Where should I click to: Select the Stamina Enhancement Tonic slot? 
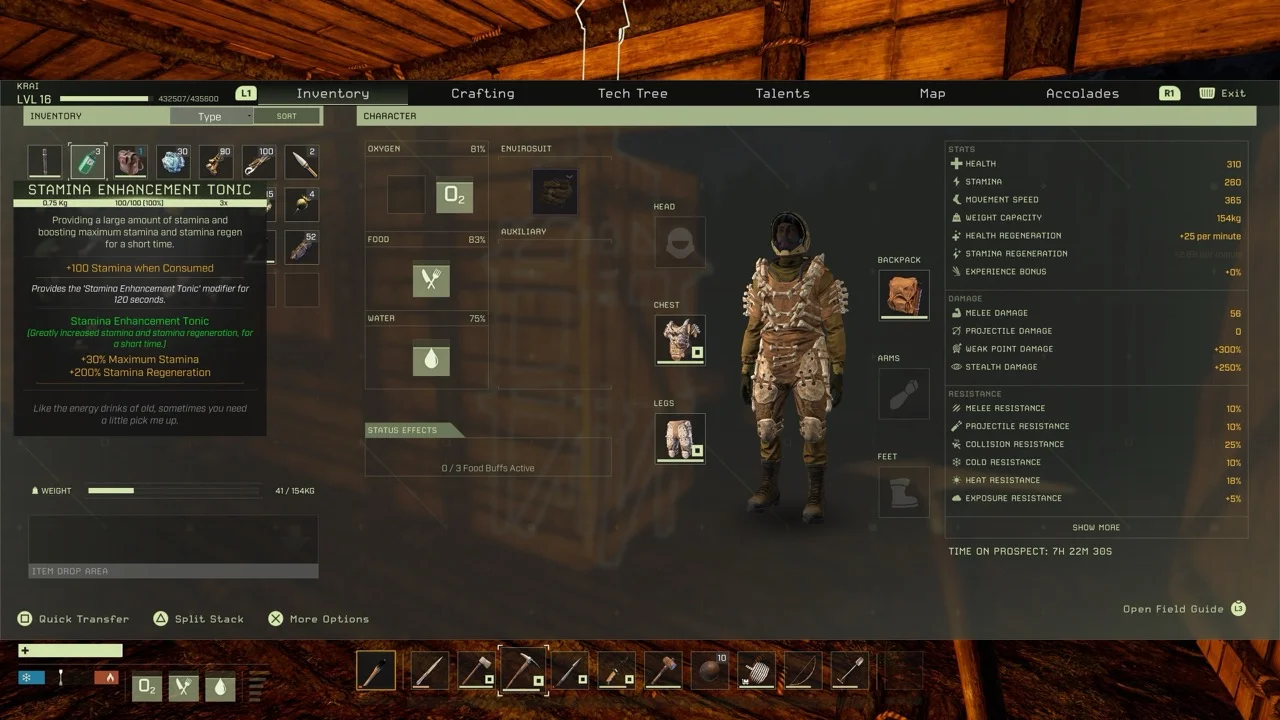coord(87,162)
